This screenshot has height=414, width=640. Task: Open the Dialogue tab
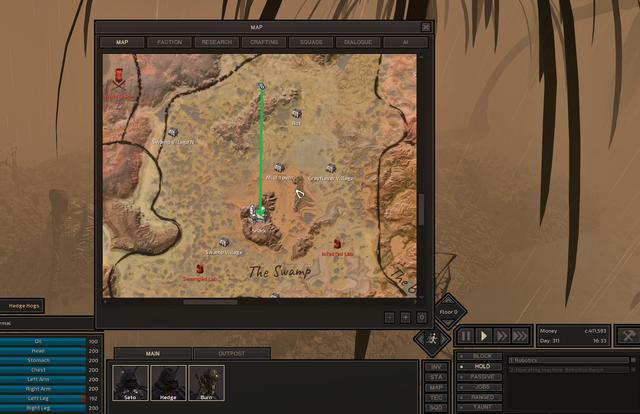coord(358,42)
